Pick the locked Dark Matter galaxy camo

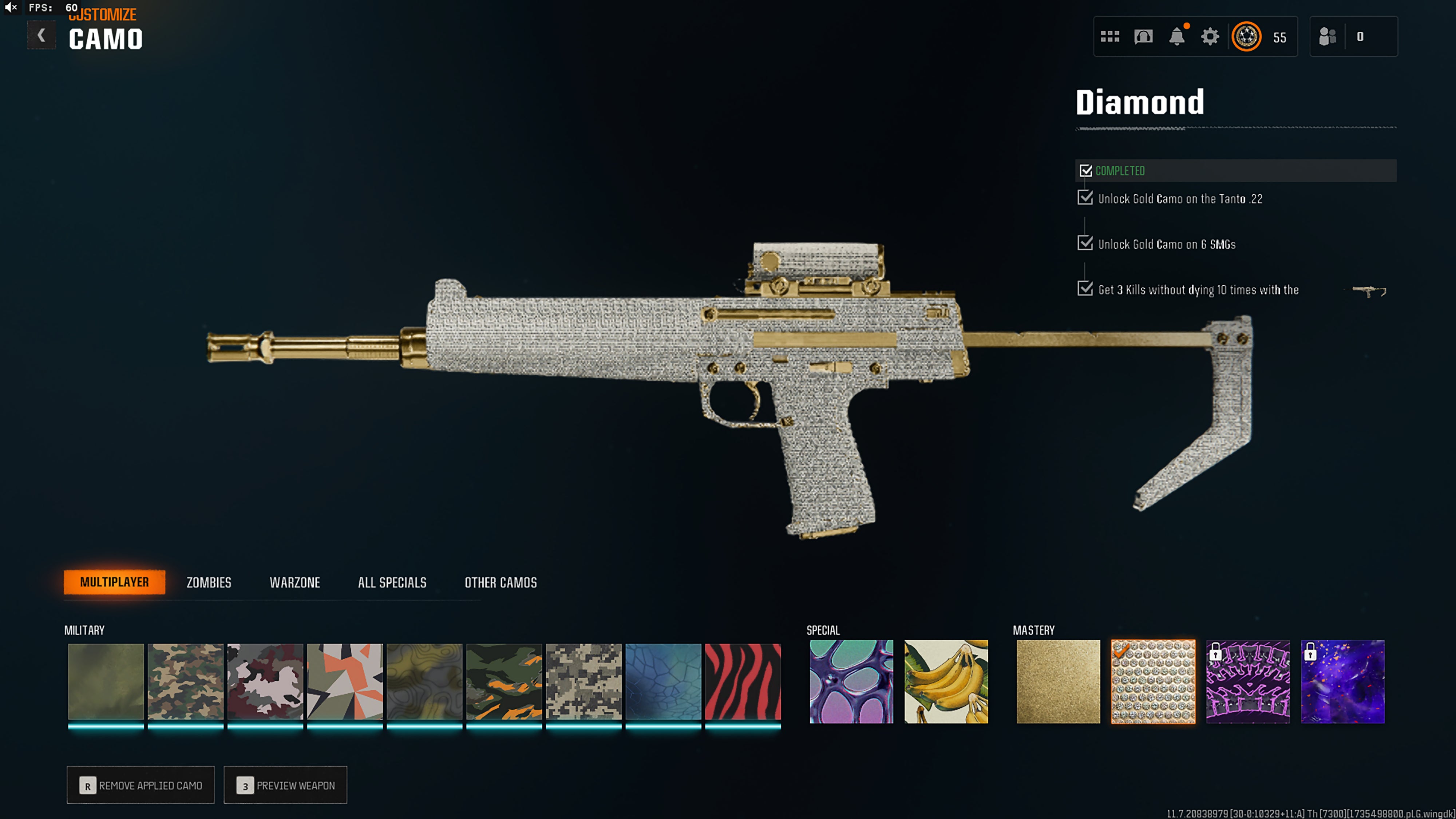pos(1343,681)
